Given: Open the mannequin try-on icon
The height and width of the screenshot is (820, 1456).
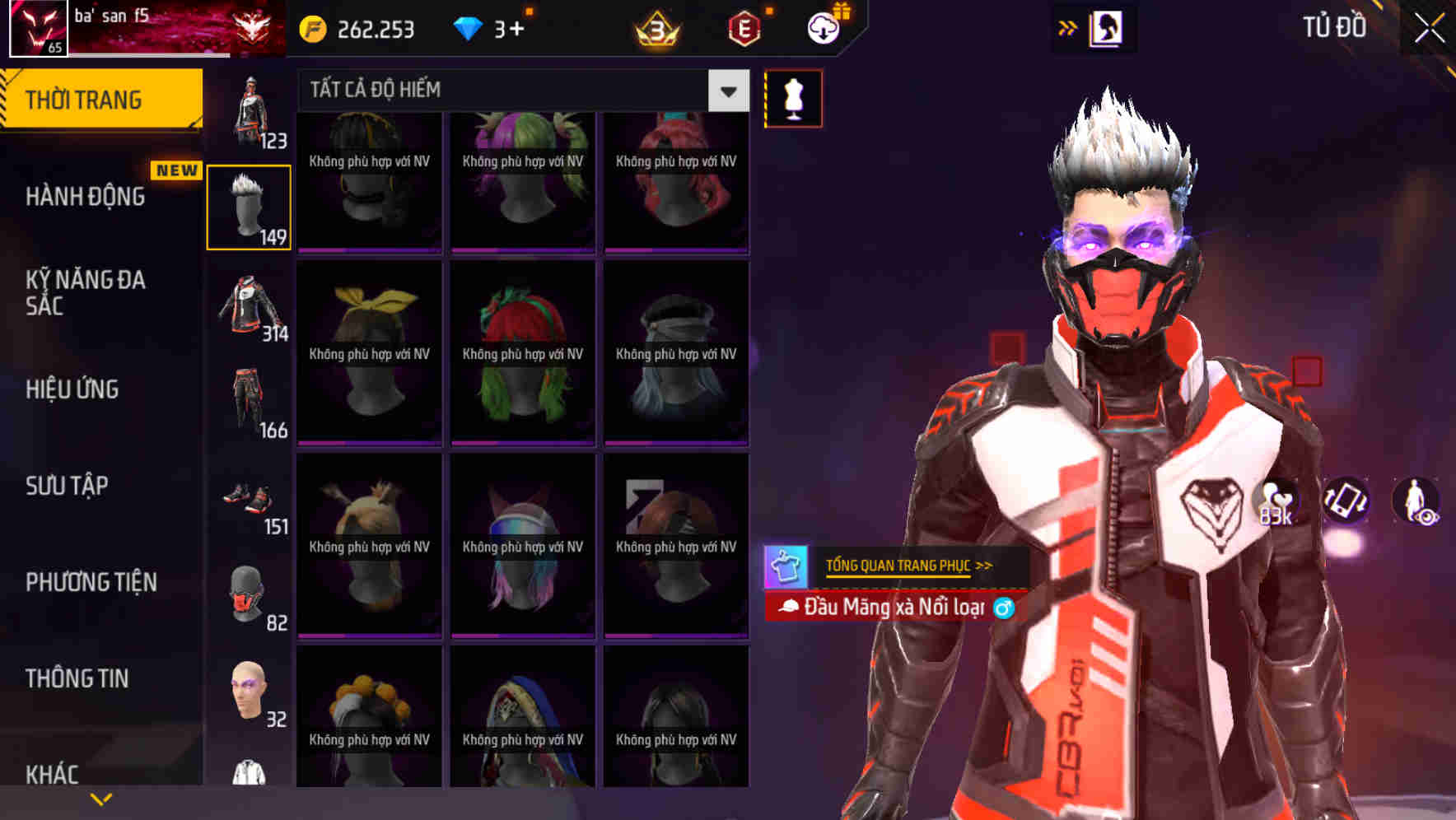Looking at the screenshot, I should point(793,97).
